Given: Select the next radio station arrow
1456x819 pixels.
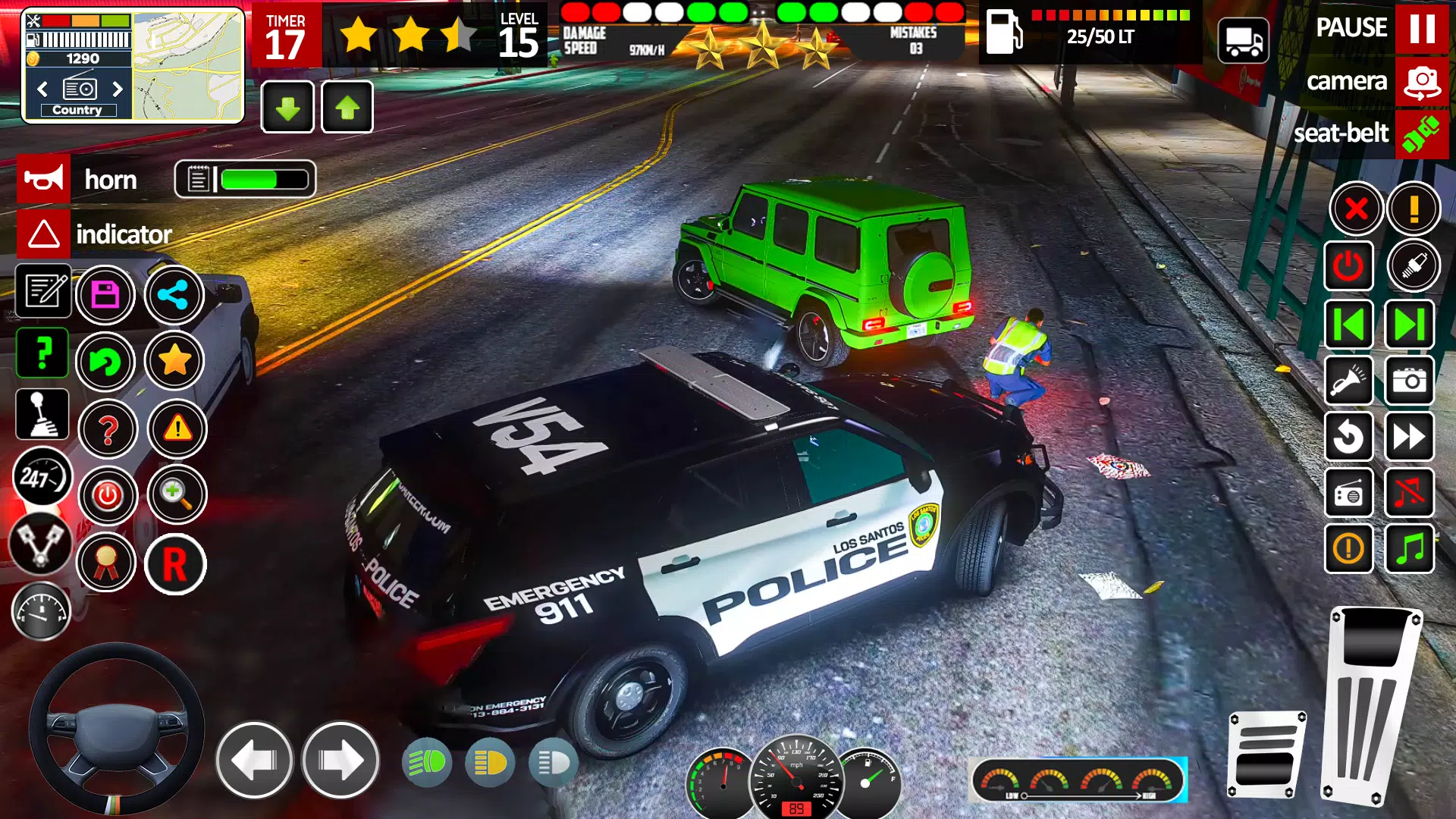Looking at the screenshot, I should tap(118, 89).
